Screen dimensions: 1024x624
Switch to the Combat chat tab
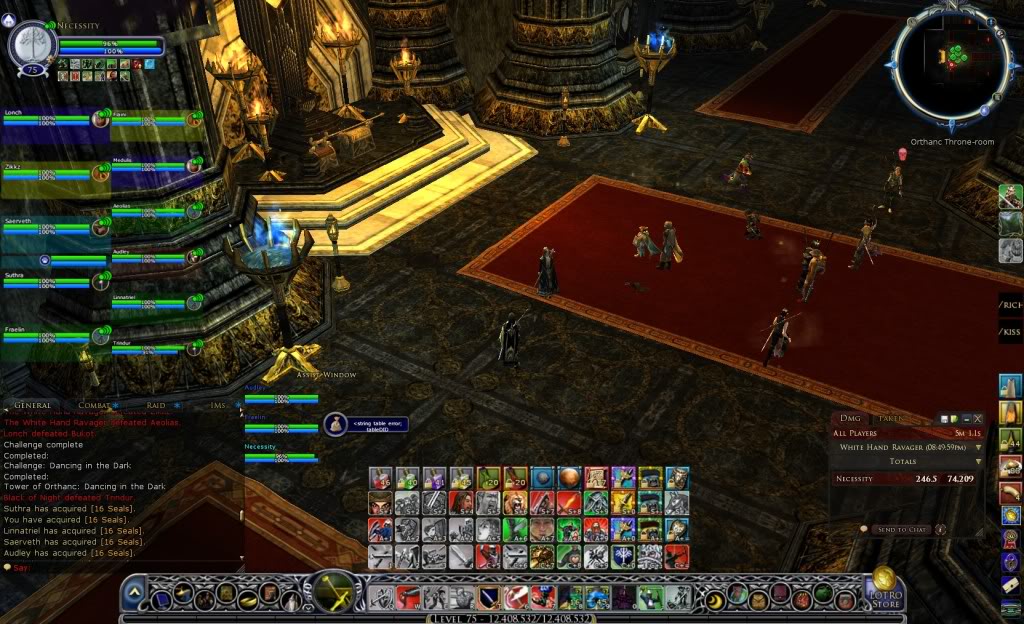click(x=94, y=406)
